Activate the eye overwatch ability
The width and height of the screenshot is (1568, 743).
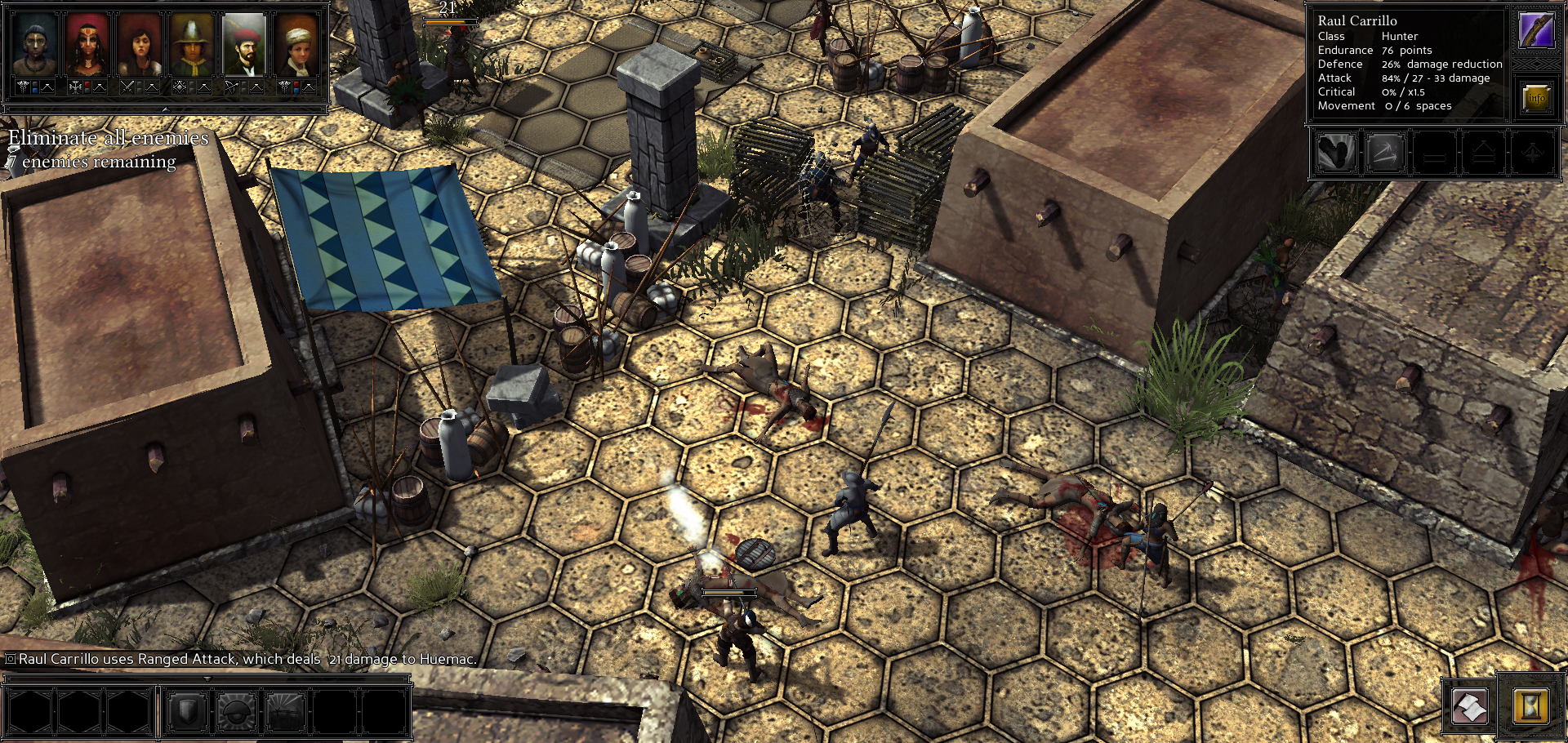coord(237,711)
